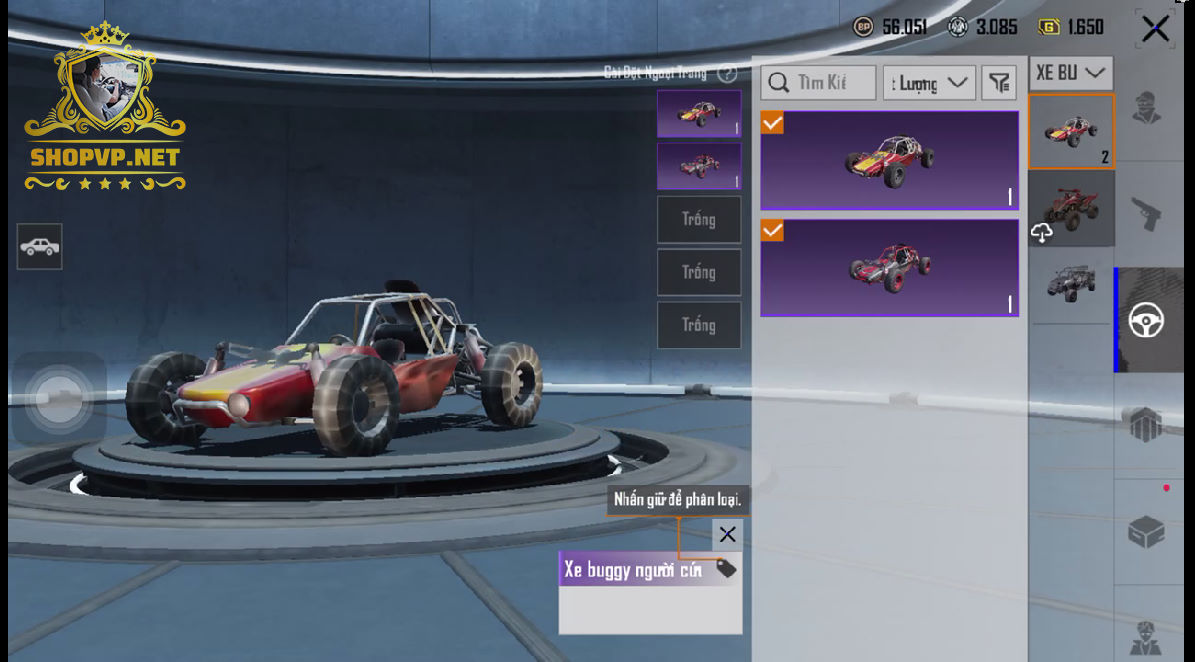The image size is (1195, 662).
Task: Select the yellow-flame buggy skin card
Action: tap(889, 160)
